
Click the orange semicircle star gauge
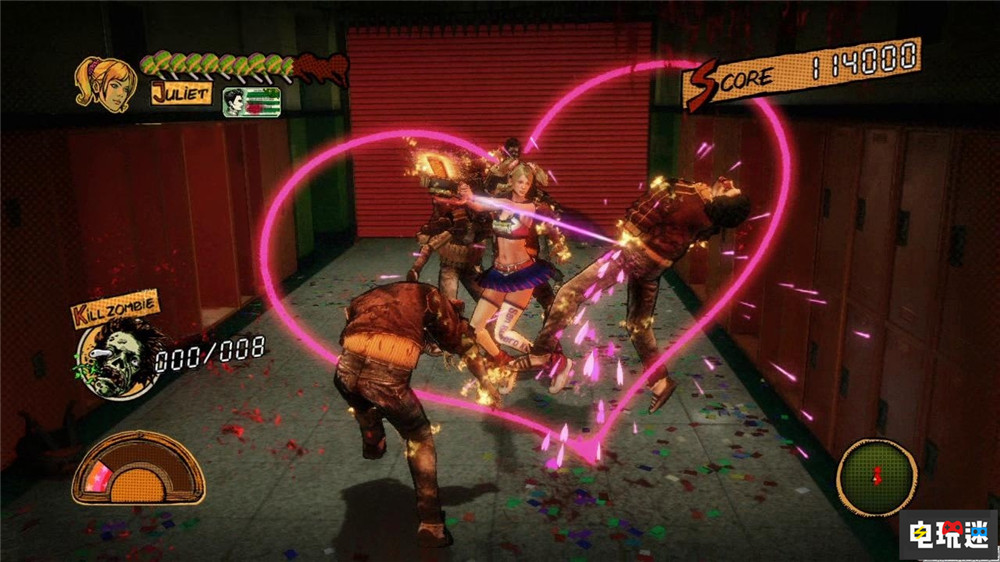tap(139, 467)
